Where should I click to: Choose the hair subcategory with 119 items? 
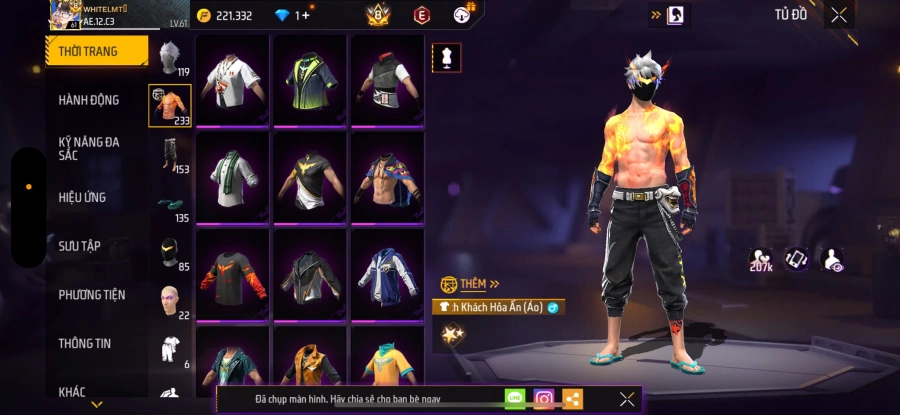[x=170, y=59]
